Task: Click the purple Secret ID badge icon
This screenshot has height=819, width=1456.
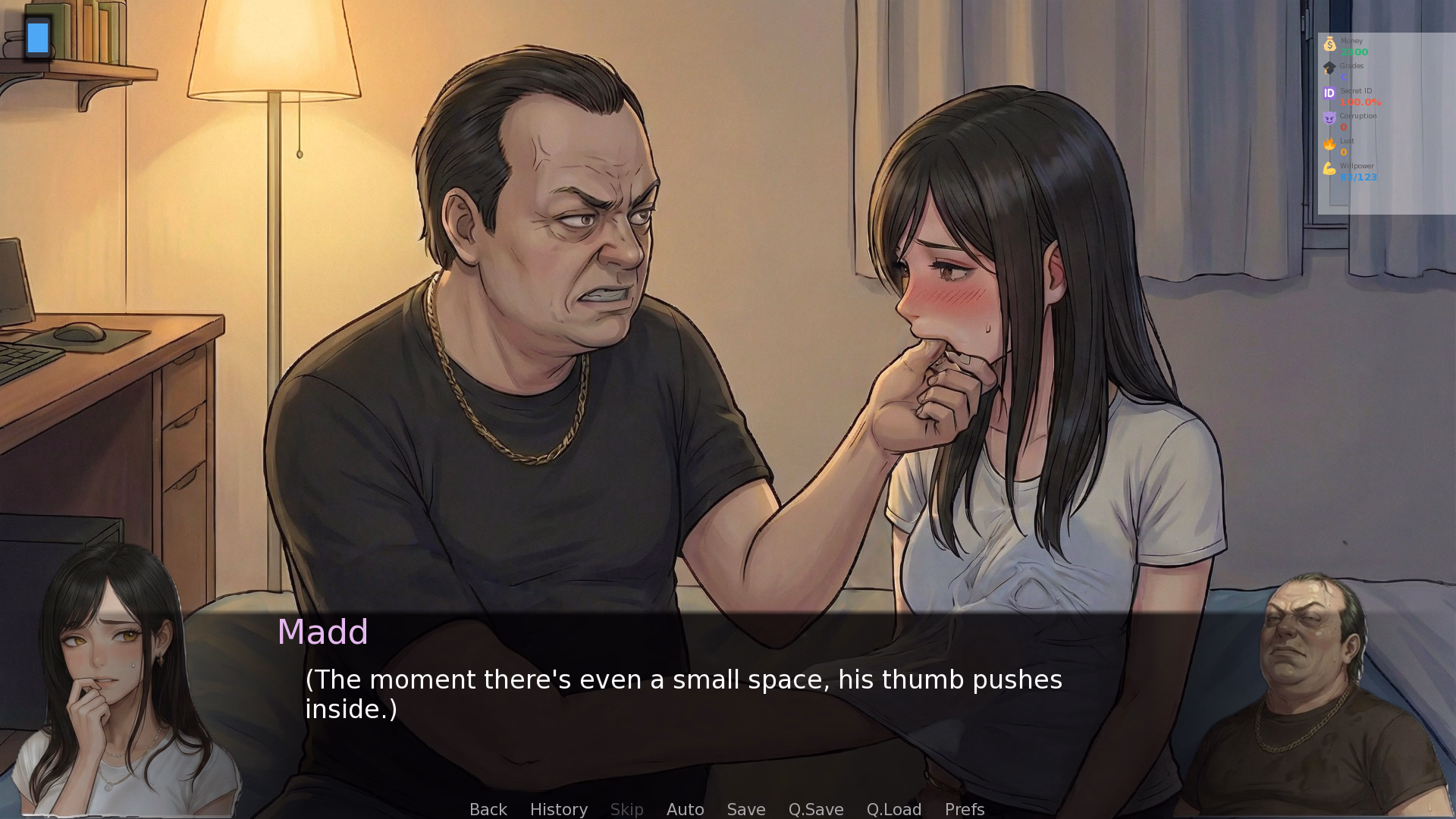Action: click(1329, 93)
